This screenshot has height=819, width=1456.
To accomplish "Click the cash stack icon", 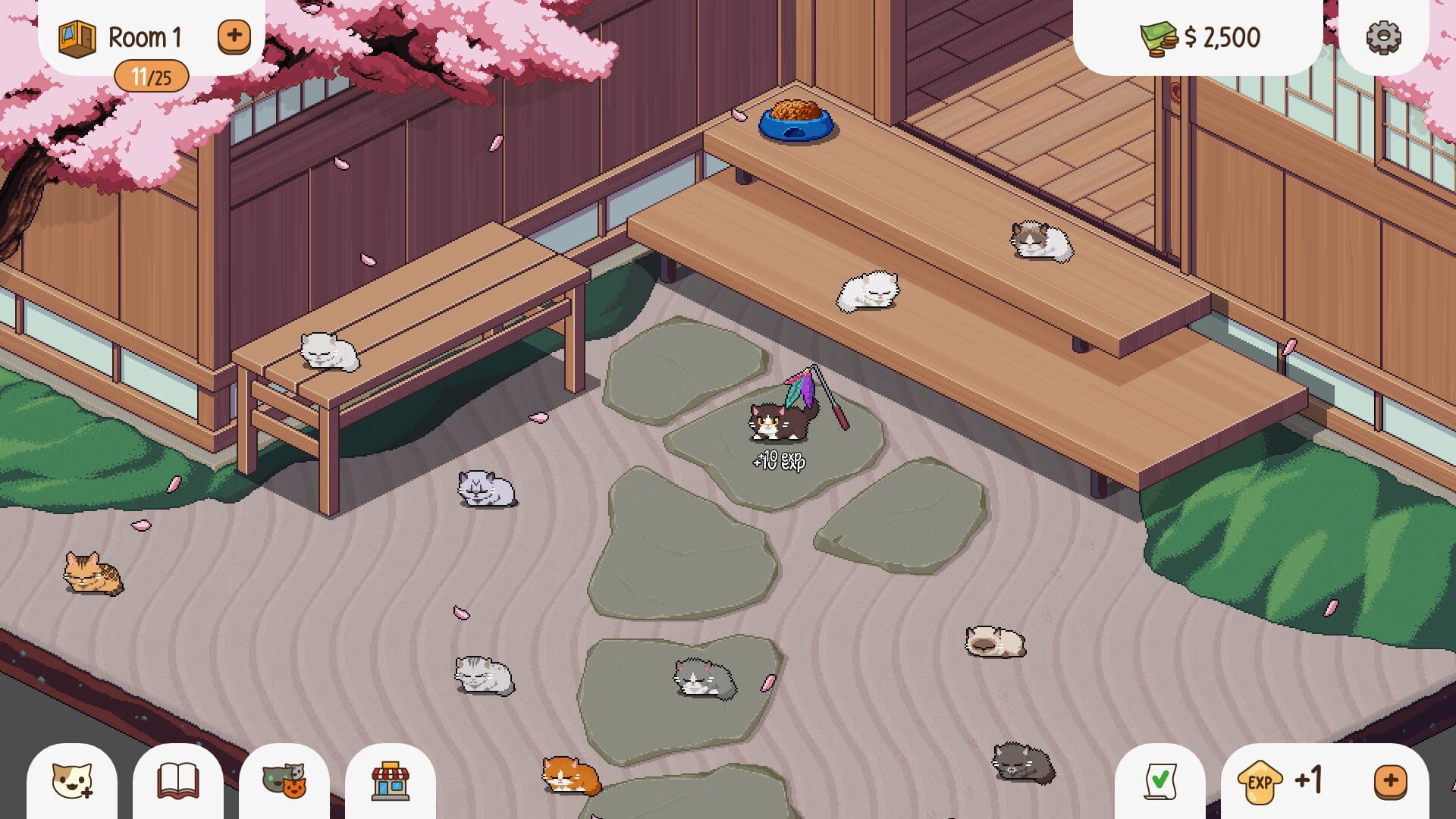I will point(1156,35).
